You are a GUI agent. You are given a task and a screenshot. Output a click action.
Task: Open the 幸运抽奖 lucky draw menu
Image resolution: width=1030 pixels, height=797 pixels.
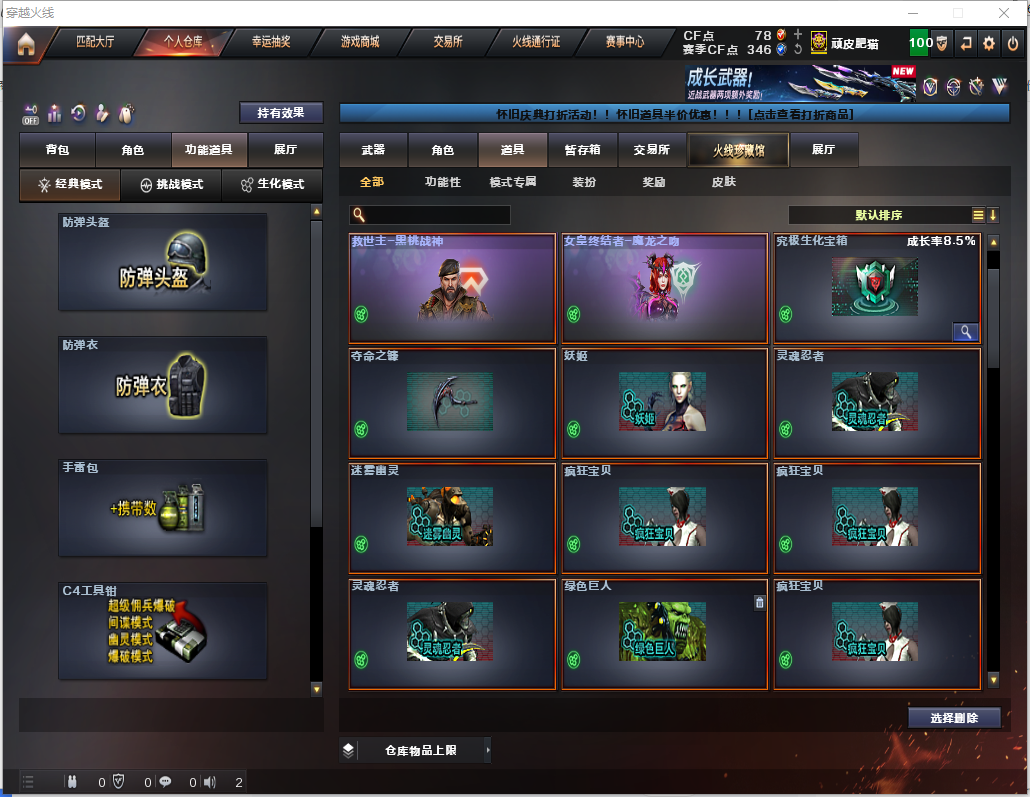coord(271,42)
